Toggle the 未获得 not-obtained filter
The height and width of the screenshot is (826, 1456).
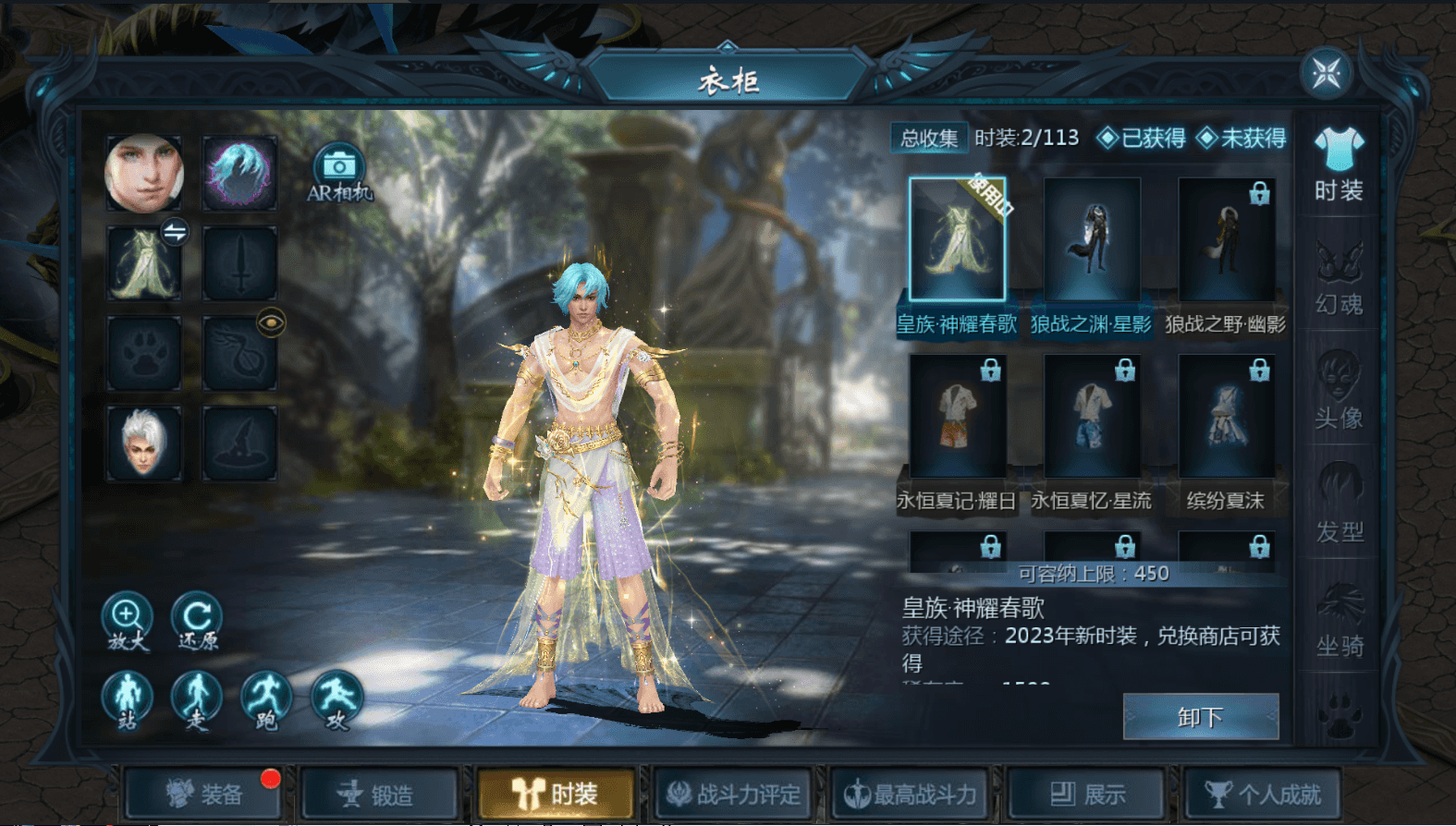1242,139
